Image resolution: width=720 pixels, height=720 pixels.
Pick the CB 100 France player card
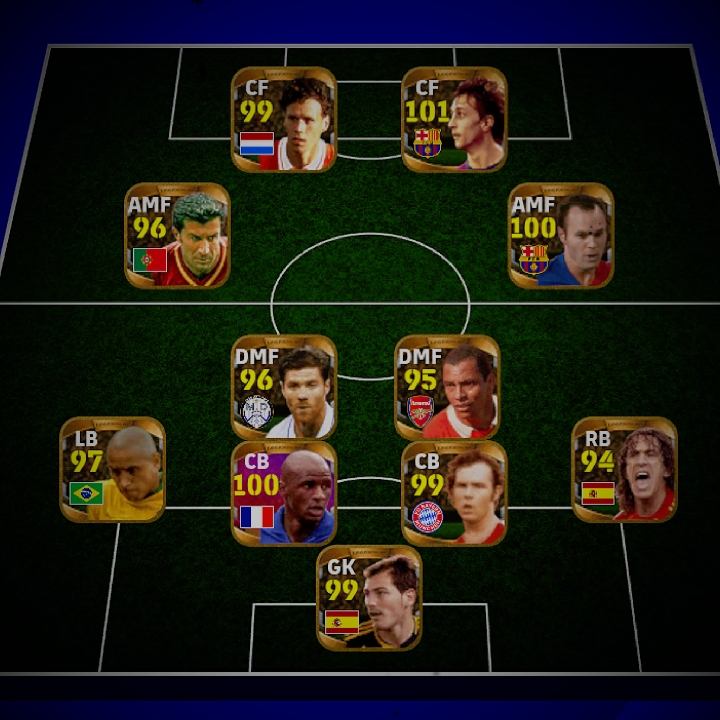tap(284, 493)
